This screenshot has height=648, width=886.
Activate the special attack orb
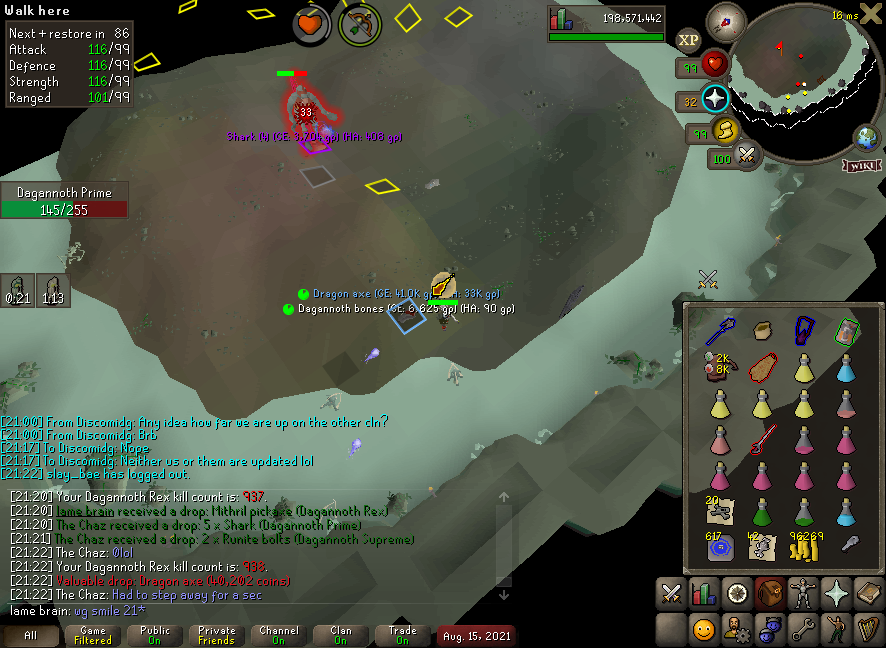[746, 155]
